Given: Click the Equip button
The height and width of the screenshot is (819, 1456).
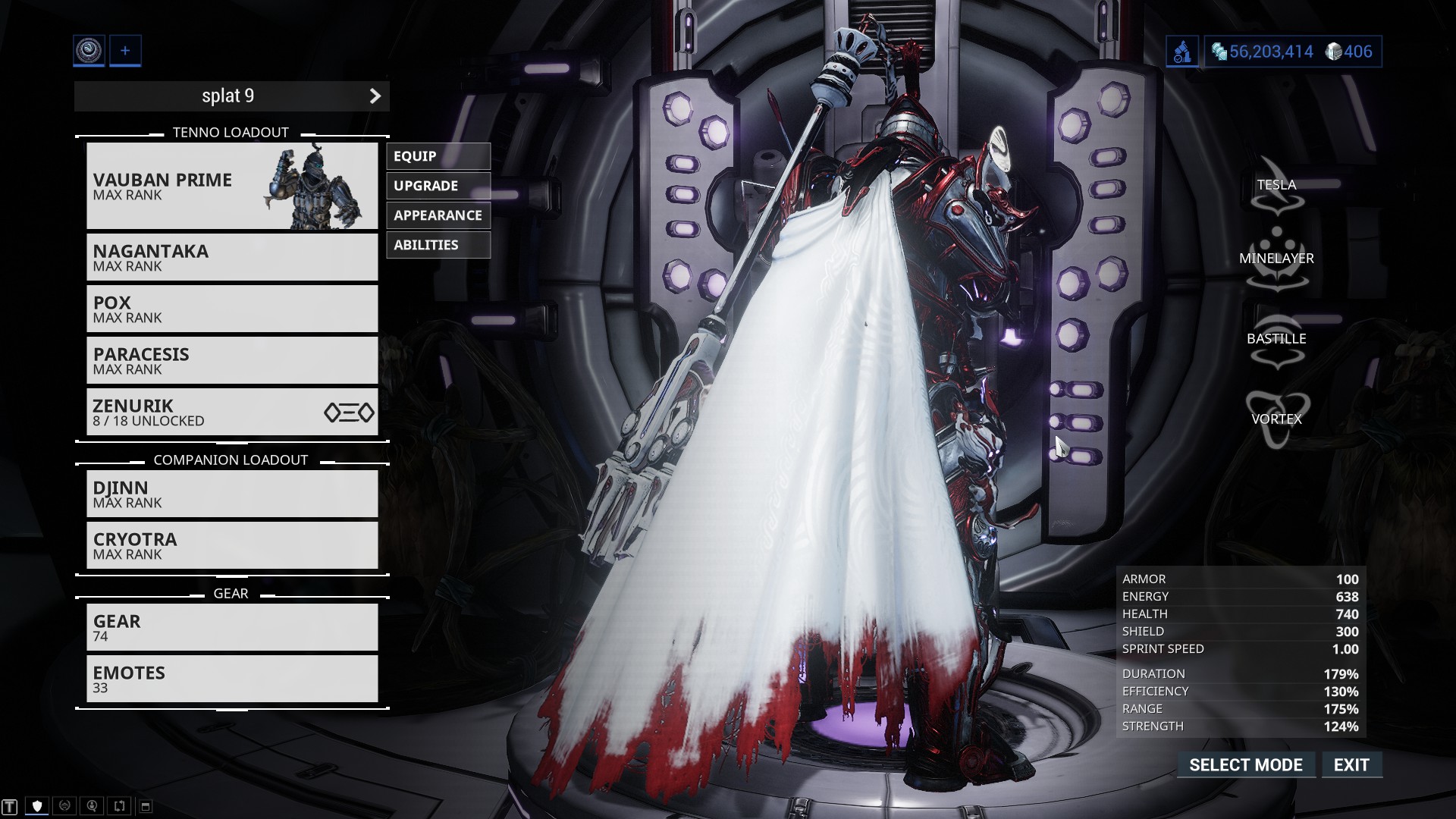Looking at the screenshot, I should click(438, 156).
